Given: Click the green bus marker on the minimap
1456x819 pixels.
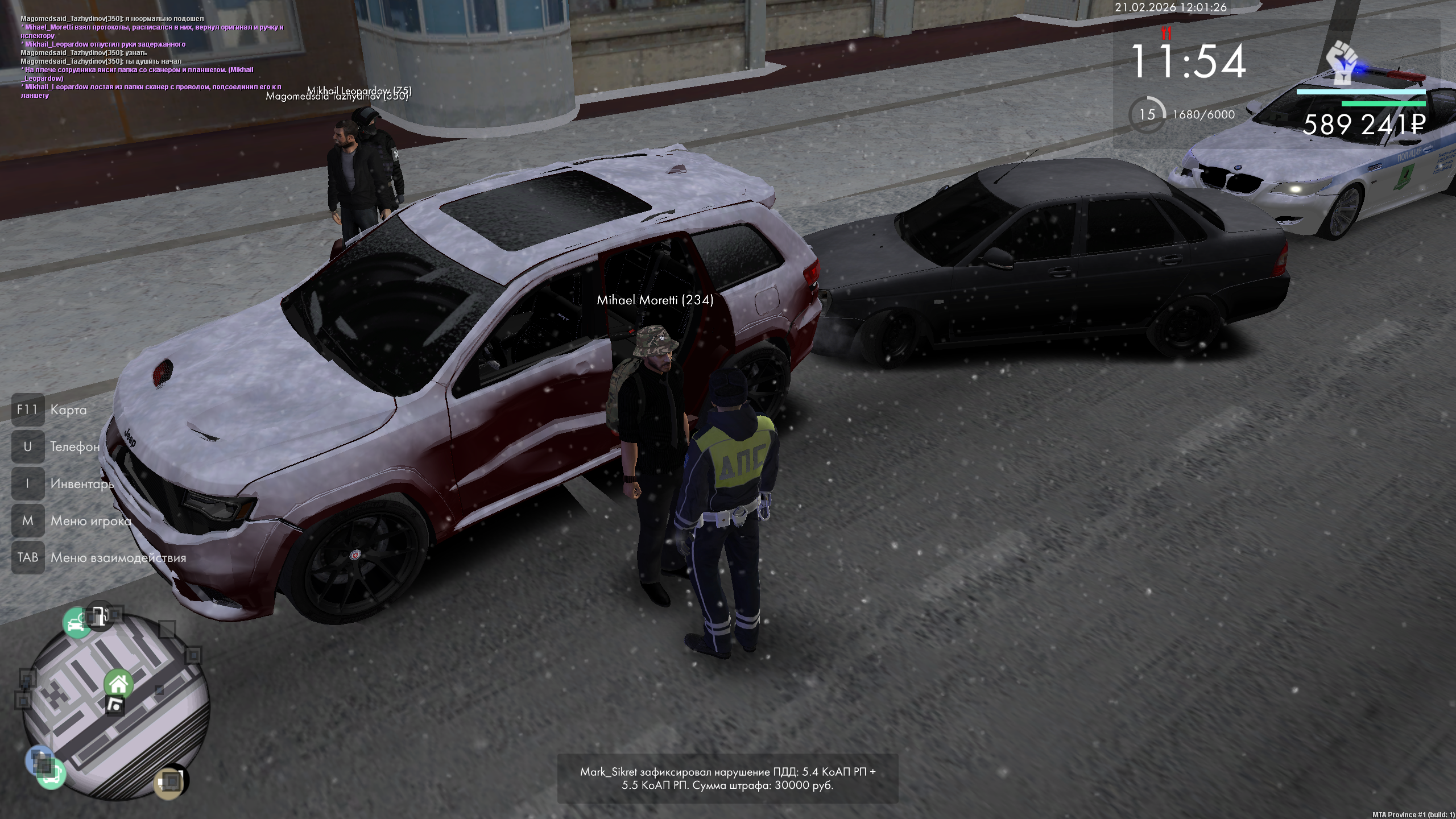Looking at the screenshot, I should point(51,775).
